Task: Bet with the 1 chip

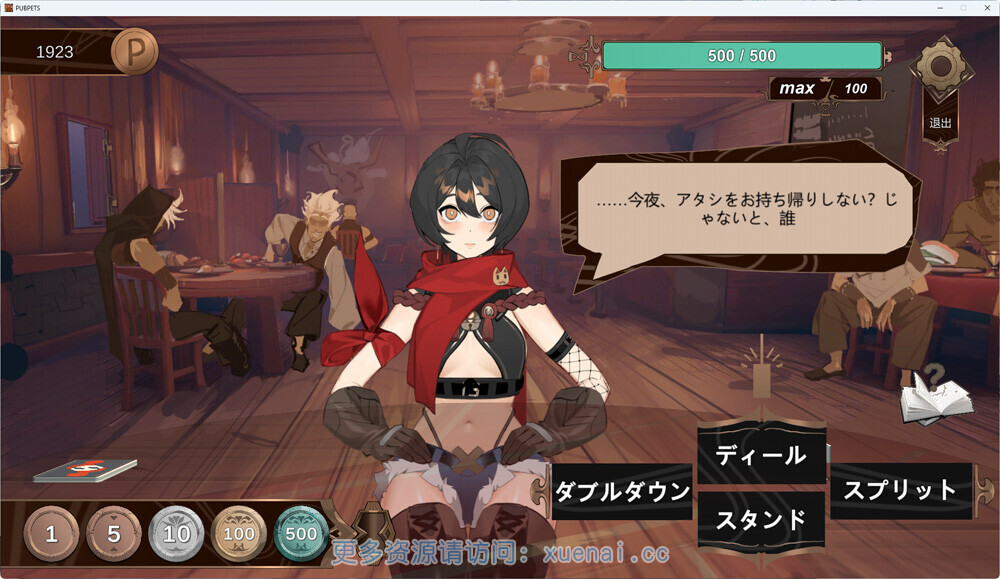Action: tap(51, 534)
